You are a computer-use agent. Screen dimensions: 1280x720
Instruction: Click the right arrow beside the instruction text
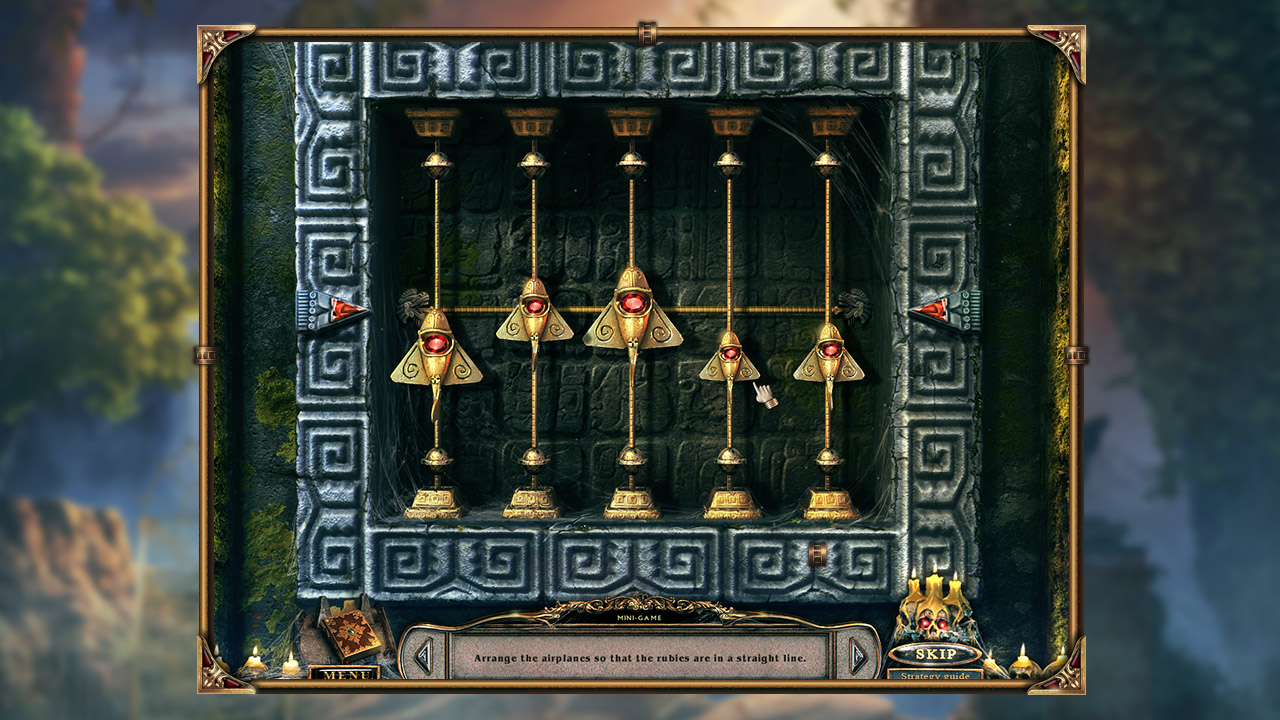855,655
